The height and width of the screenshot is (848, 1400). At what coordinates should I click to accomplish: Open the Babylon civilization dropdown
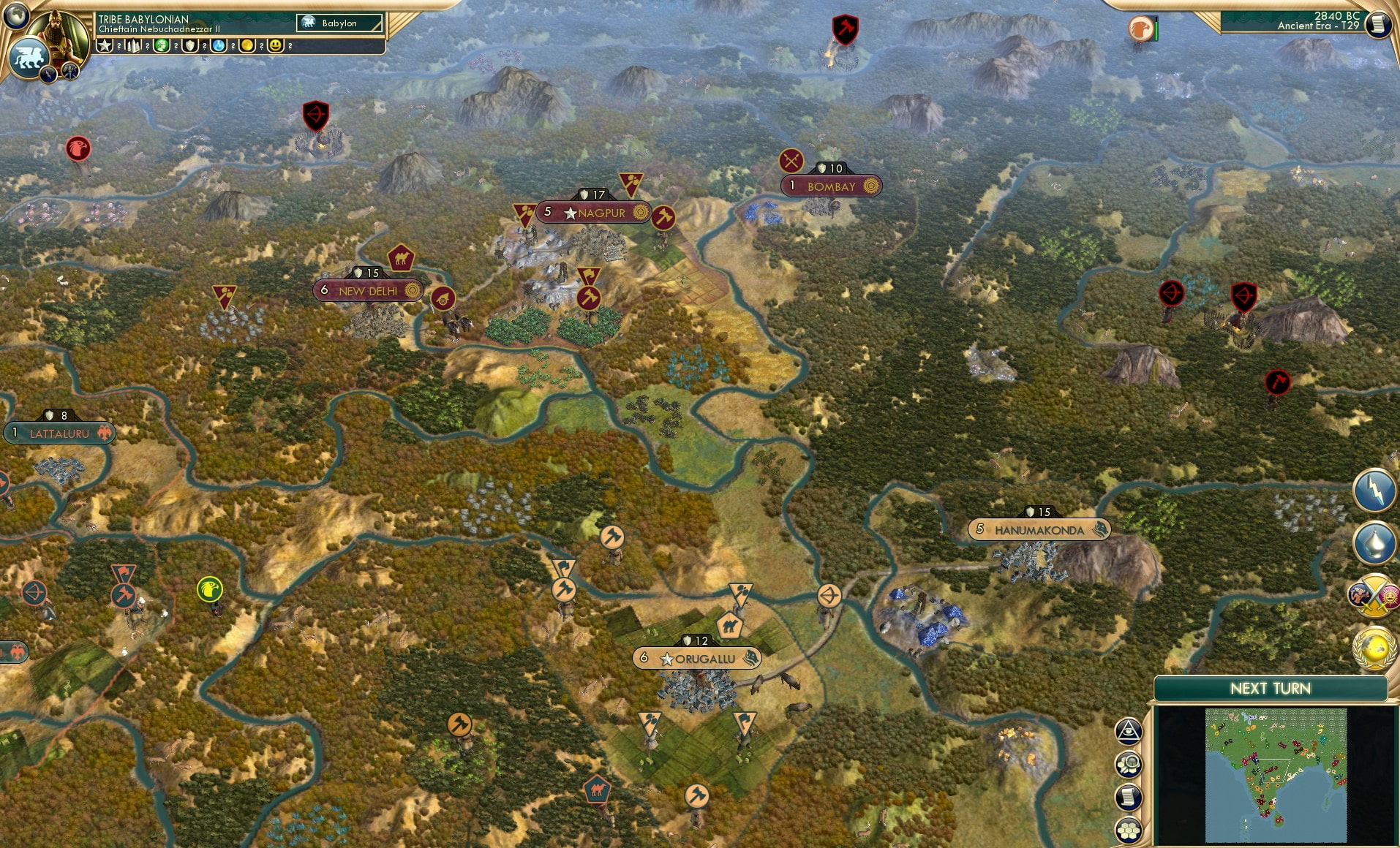pyautogui.click(x=339, y=23)
